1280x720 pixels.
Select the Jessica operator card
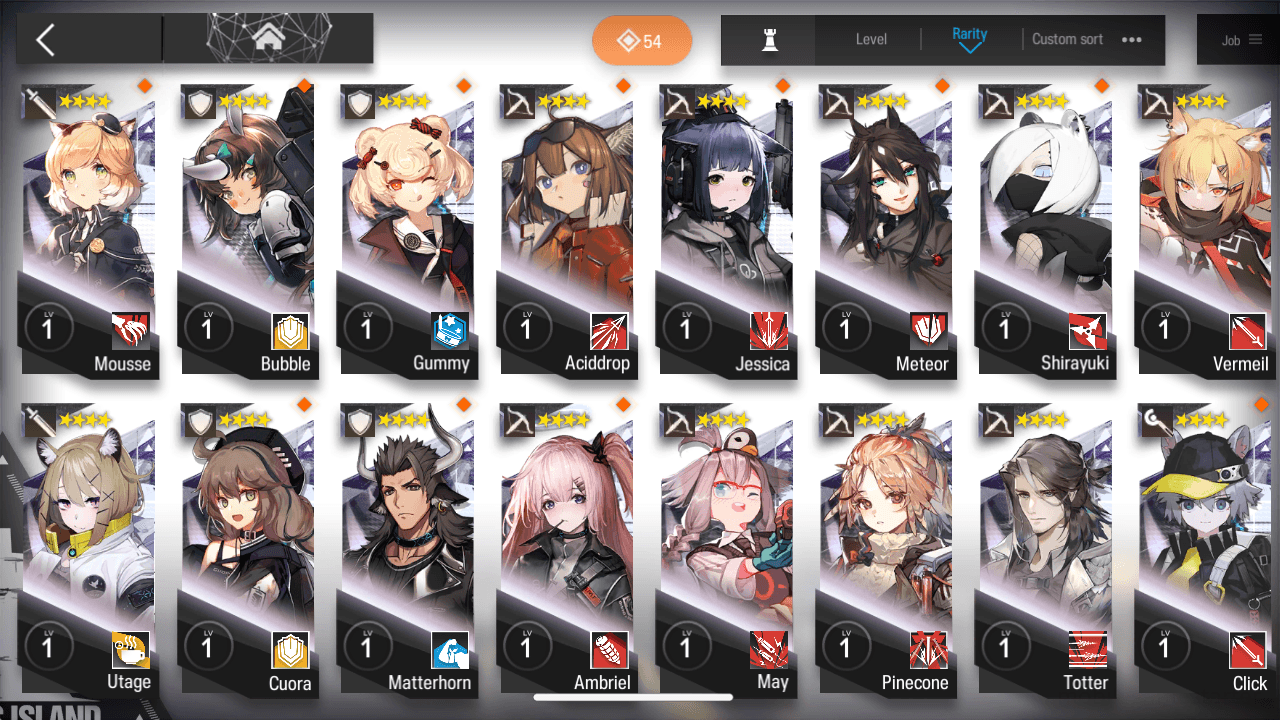(726, 230)
